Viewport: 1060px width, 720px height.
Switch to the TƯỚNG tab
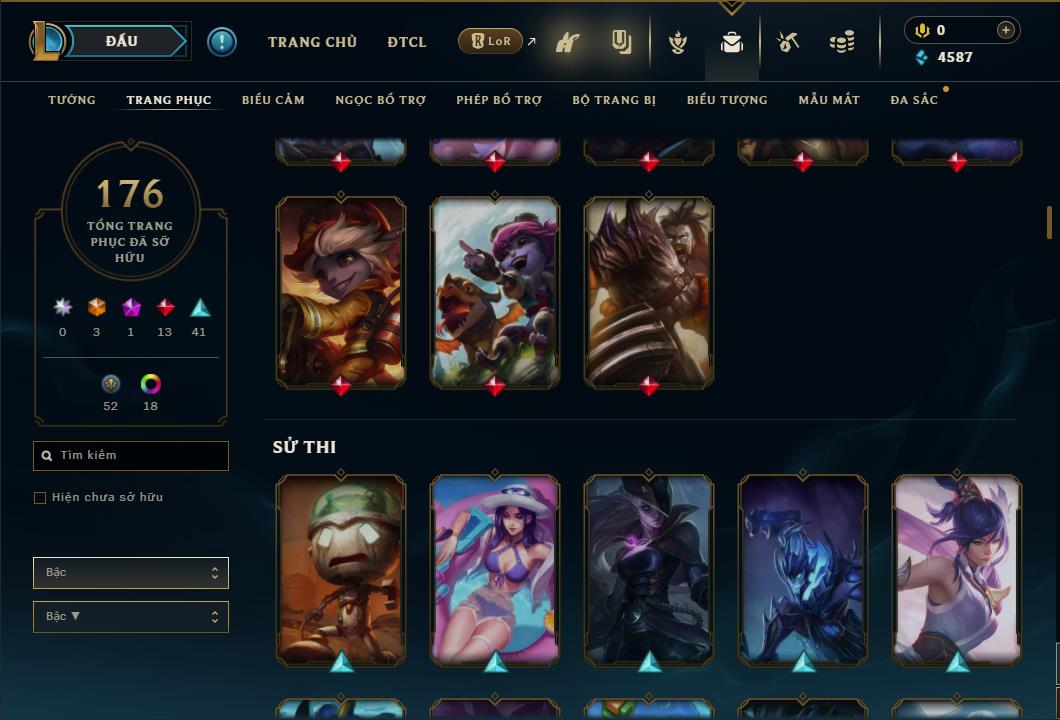[72, 100]
